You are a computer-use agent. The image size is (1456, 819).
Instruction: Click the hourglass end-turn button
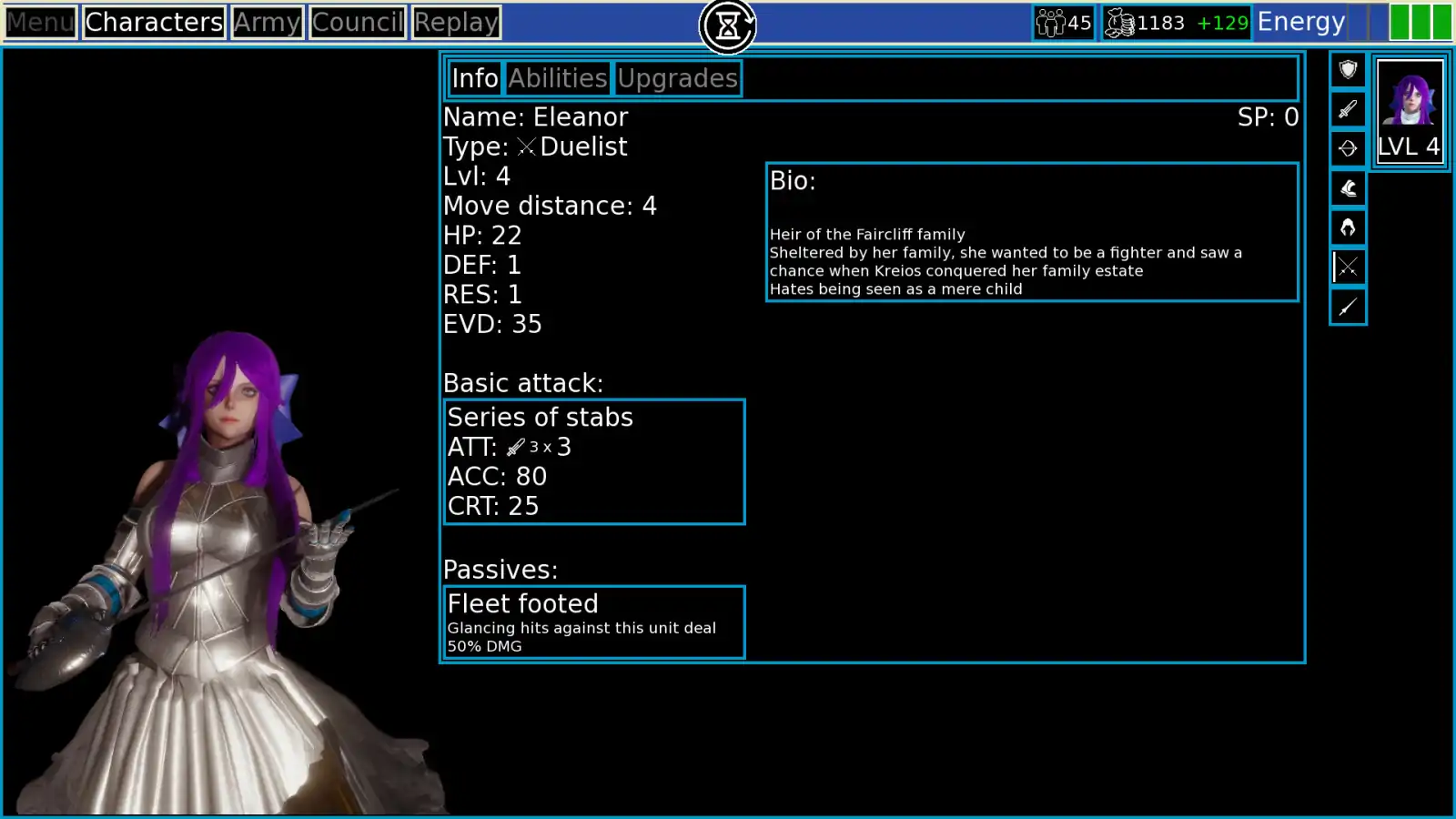tap(728, 26)
